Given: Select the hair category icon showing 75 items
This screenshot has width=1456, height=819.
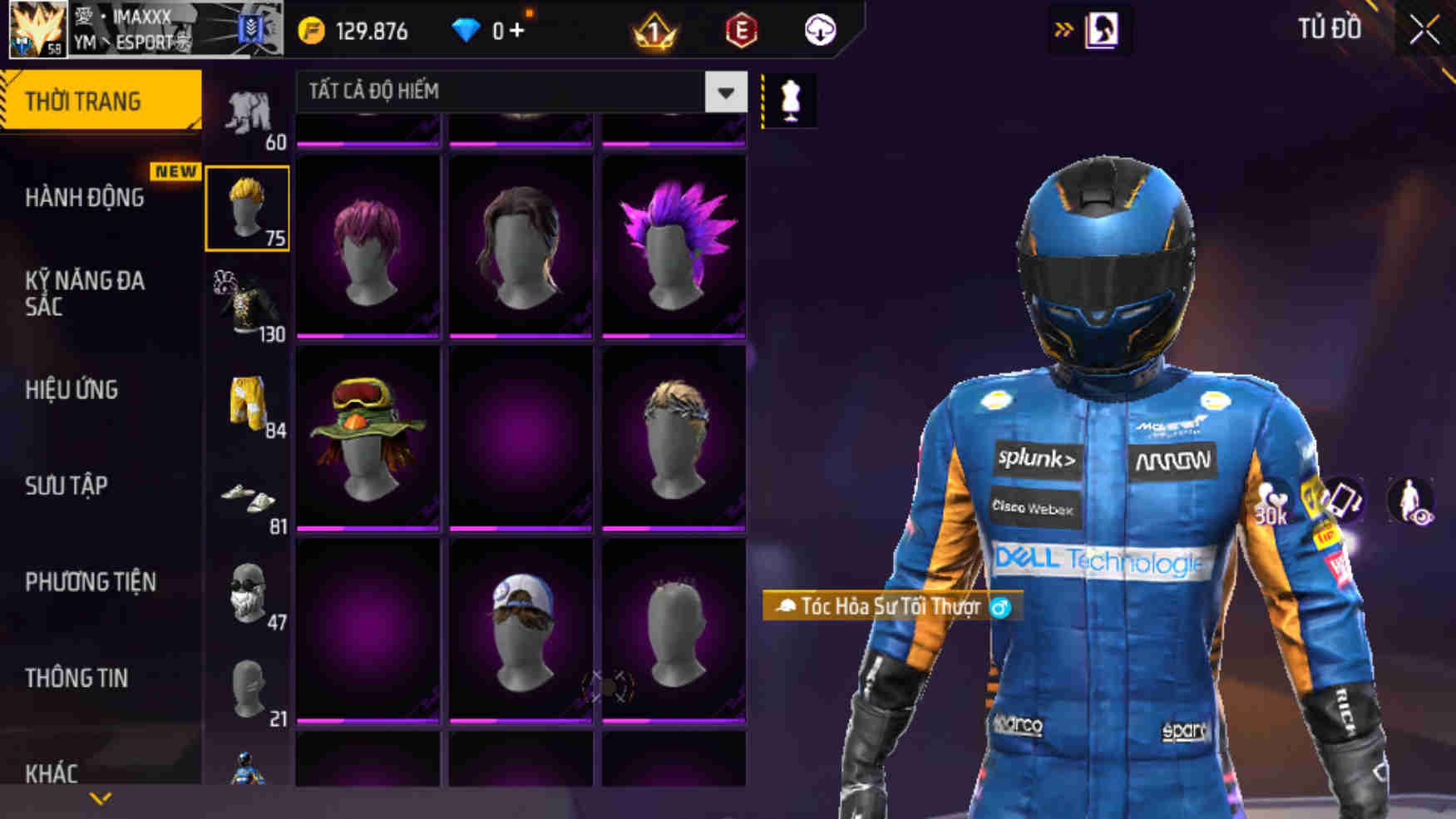Looking at the screenshot, I should click(x=249, y=210).
